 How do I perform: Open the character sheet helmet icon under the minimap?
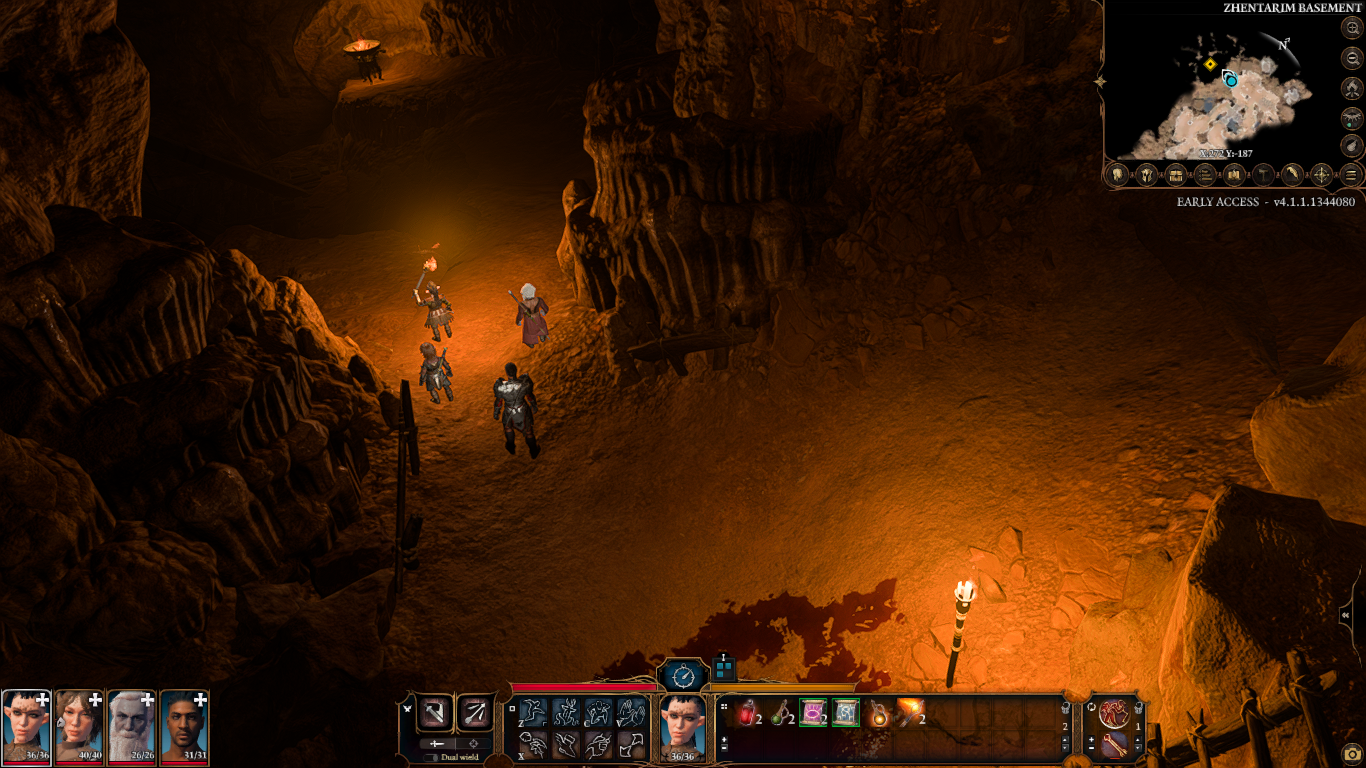(x=1117, y=175)
